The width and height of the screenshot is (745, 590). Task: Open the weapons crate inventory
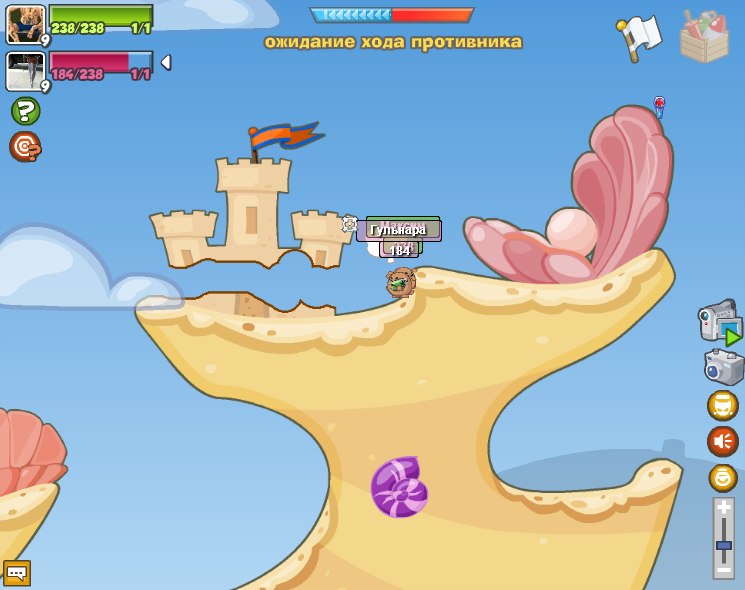[x=704, y=36]
